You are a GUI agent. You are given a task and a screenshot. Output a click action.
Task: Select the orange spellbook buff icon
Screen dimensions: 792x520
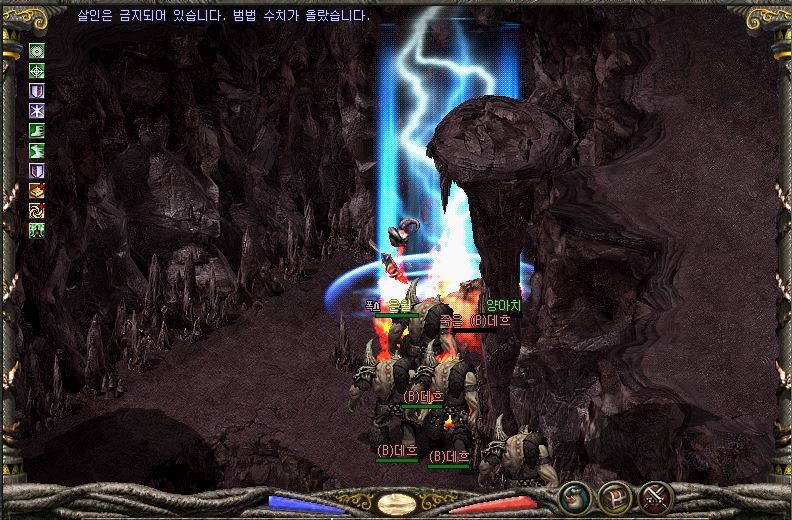[37, 190]
